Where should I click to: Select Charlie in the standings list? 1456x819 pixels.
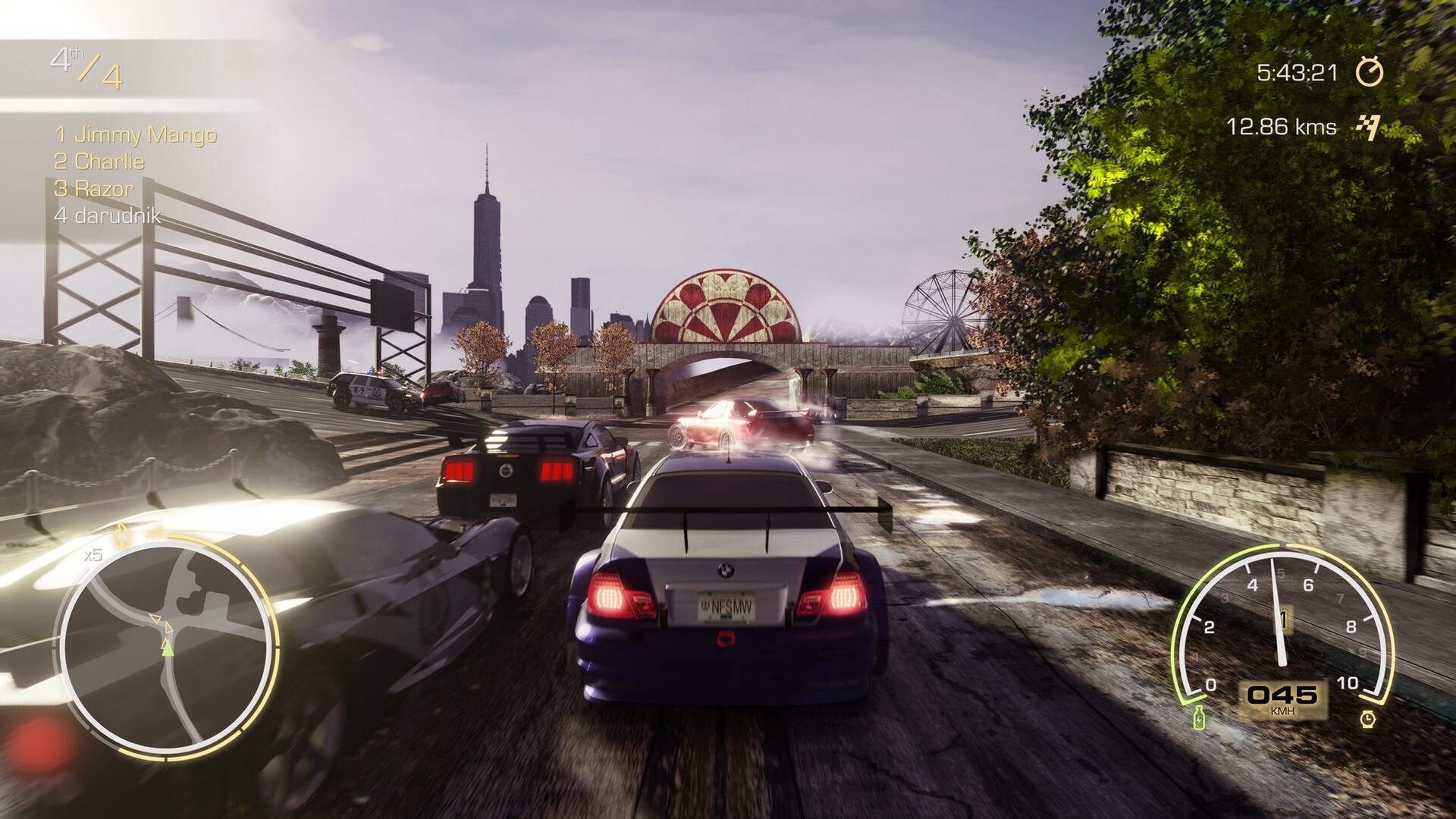[x=99, y=162]
